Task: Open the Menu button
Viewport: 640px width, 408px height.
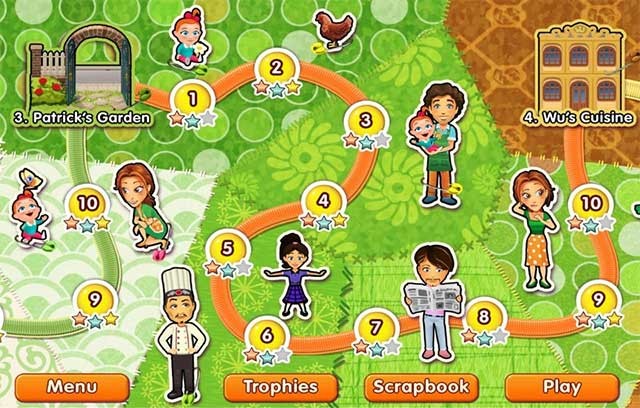Action: (x=73, y=387)
